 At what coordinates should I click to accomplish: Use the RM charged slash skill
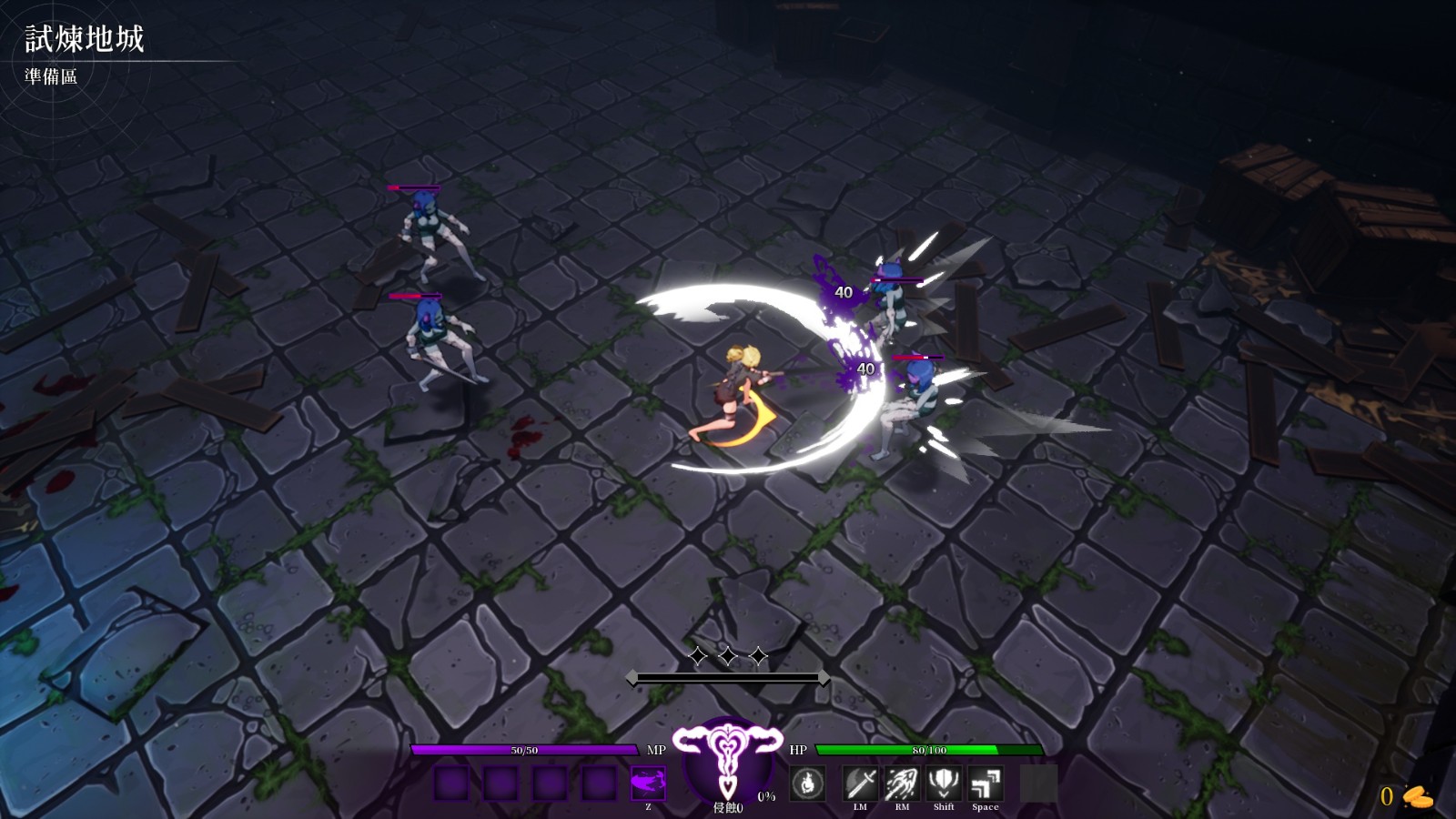pos(902,784)
